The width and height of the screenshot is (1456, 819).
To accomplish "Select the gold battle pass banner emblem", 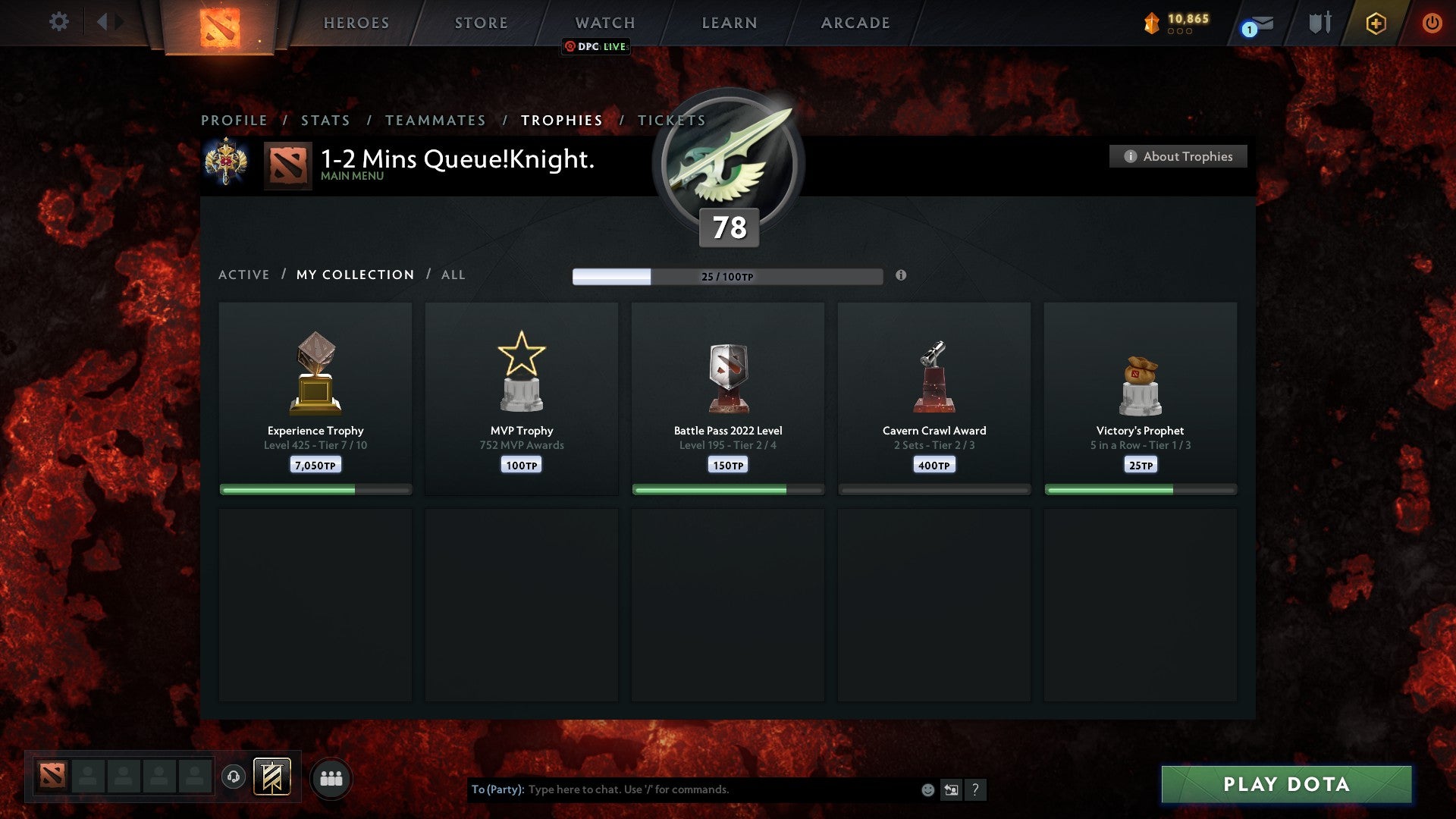I will tap(271, 777).
